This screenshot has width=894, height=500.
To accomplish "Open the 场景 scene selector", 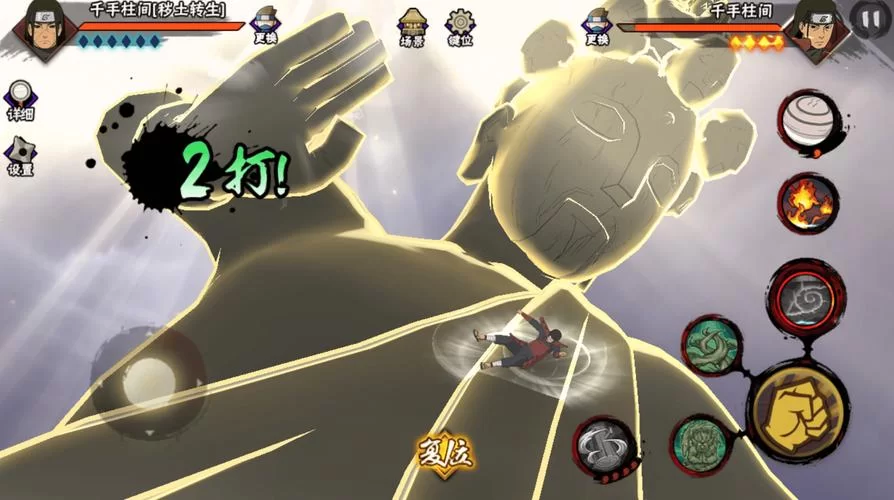I will [x=412, y=26].
